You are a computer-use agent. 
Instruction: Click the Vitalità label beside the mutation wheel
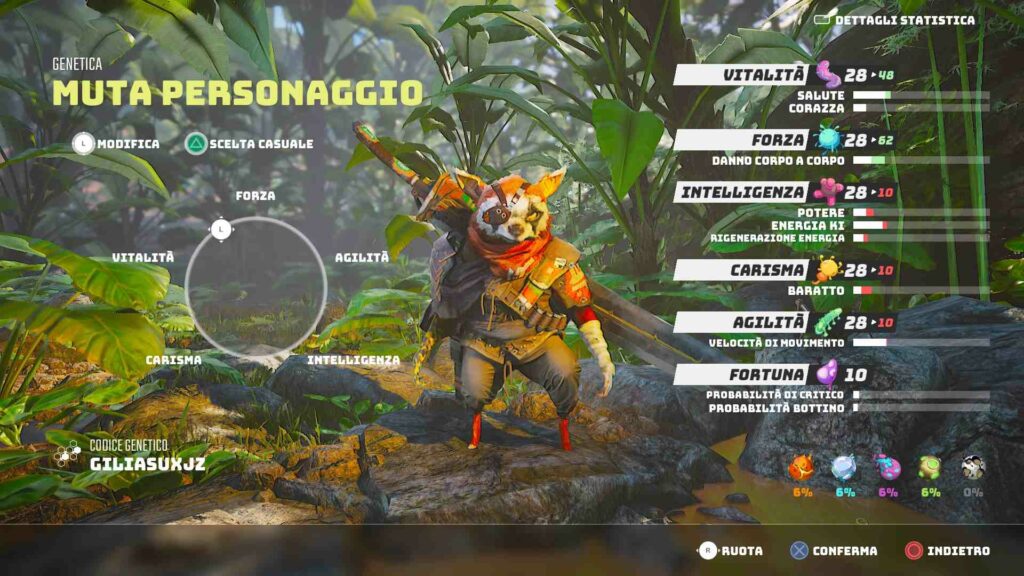pos(143,257)
